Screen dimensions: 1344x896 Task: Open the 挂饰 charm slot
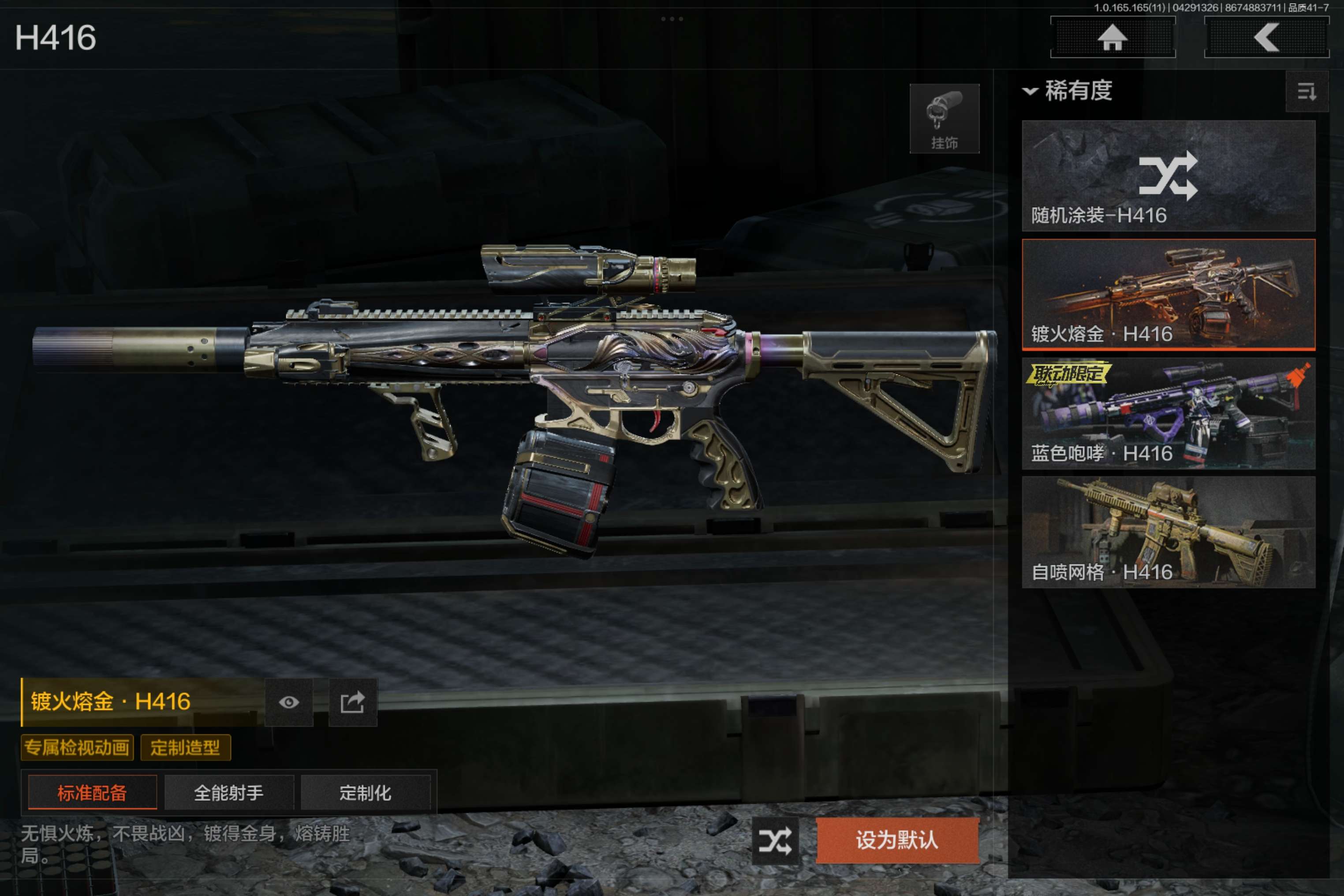point(944,119)
